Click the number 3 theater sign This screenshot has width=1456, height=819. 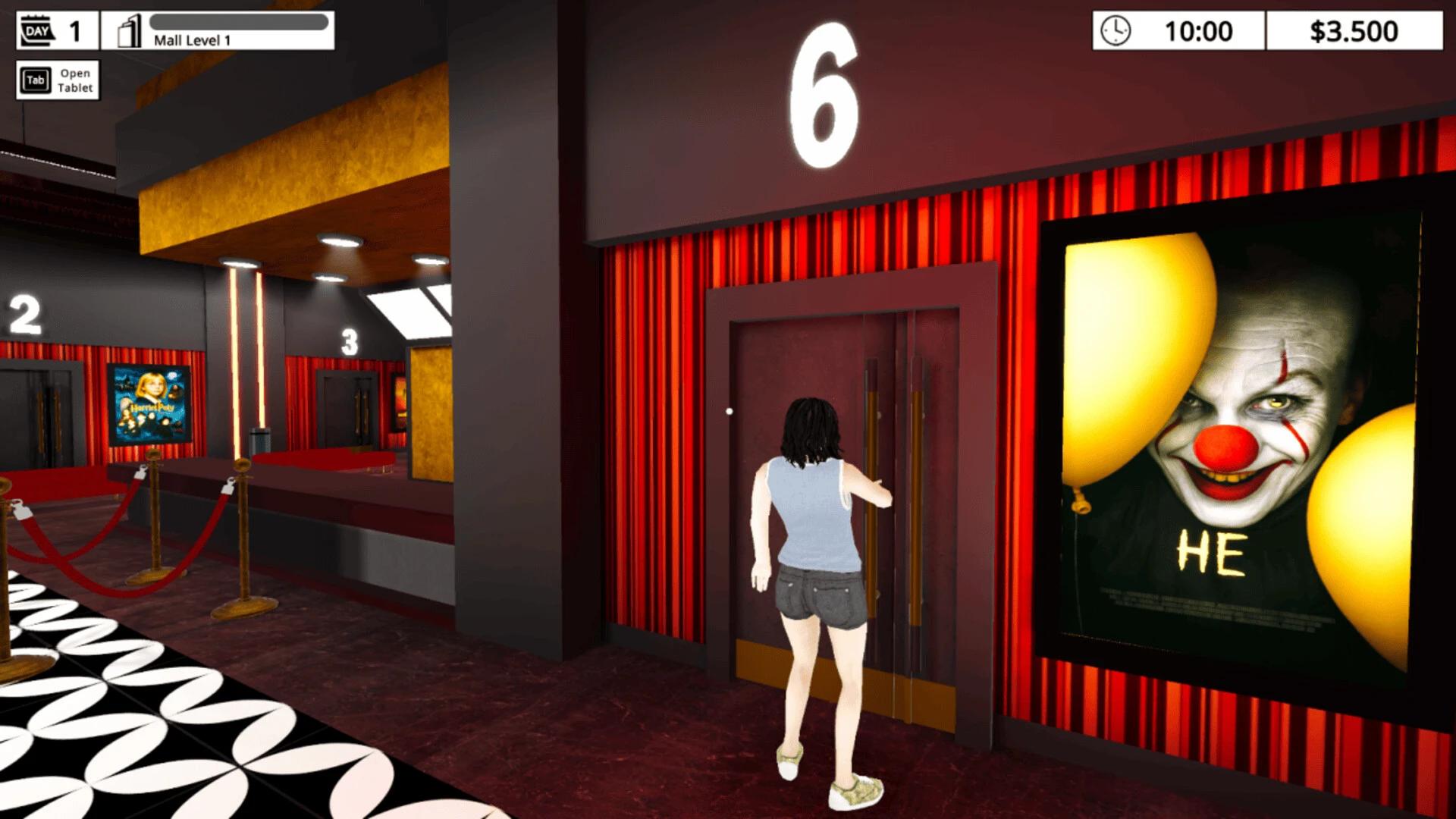tap(349, 341)
